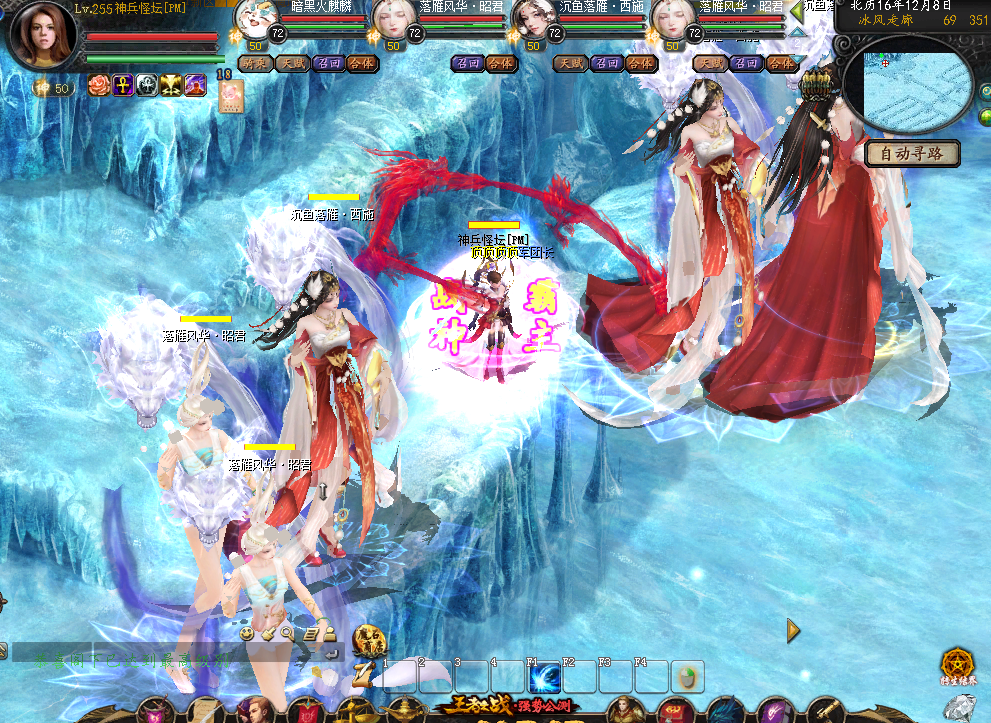Click the green left arrow beside pet bars
This screenshot has height=723, width=991.
tap(796, 11)
